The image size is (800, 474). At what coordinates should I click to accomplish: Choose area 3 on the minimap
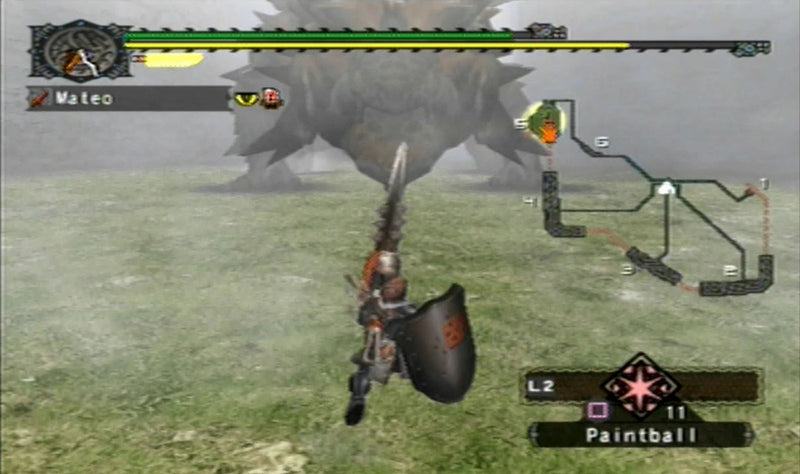(628, 269)
